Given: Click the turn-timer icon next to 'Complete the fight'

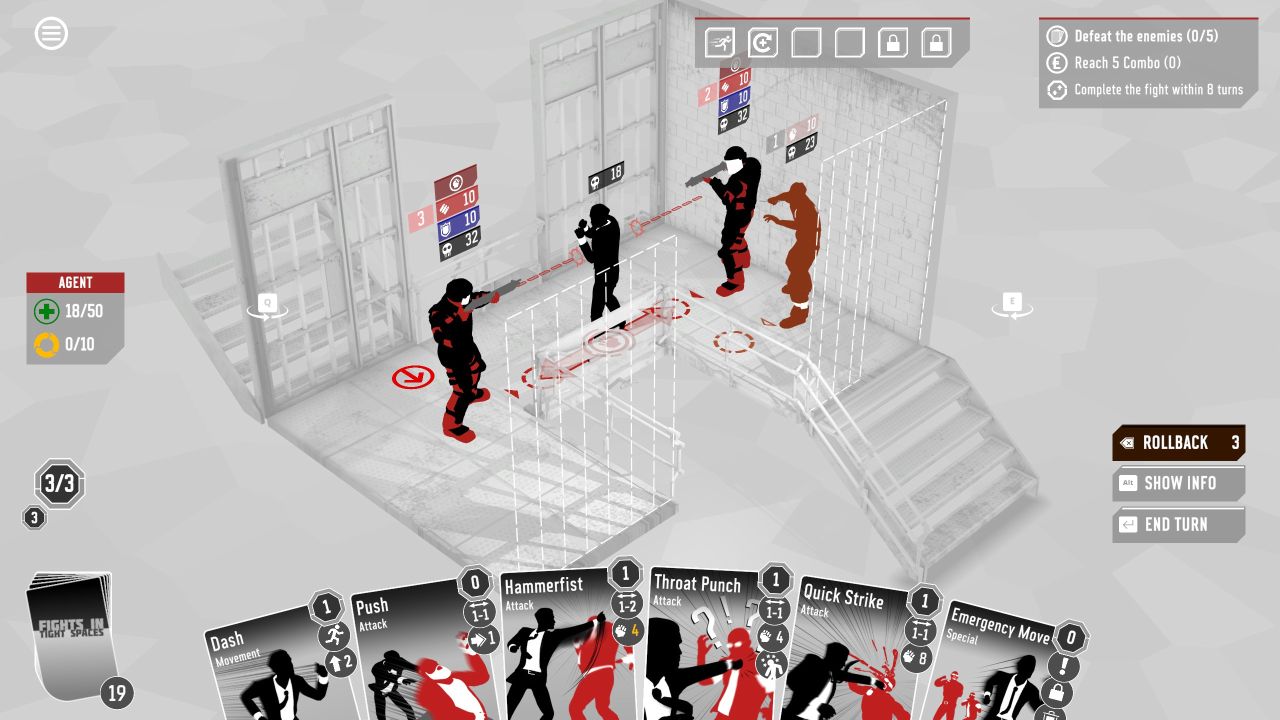Looking at the screenshot, I should [1055, 89].
